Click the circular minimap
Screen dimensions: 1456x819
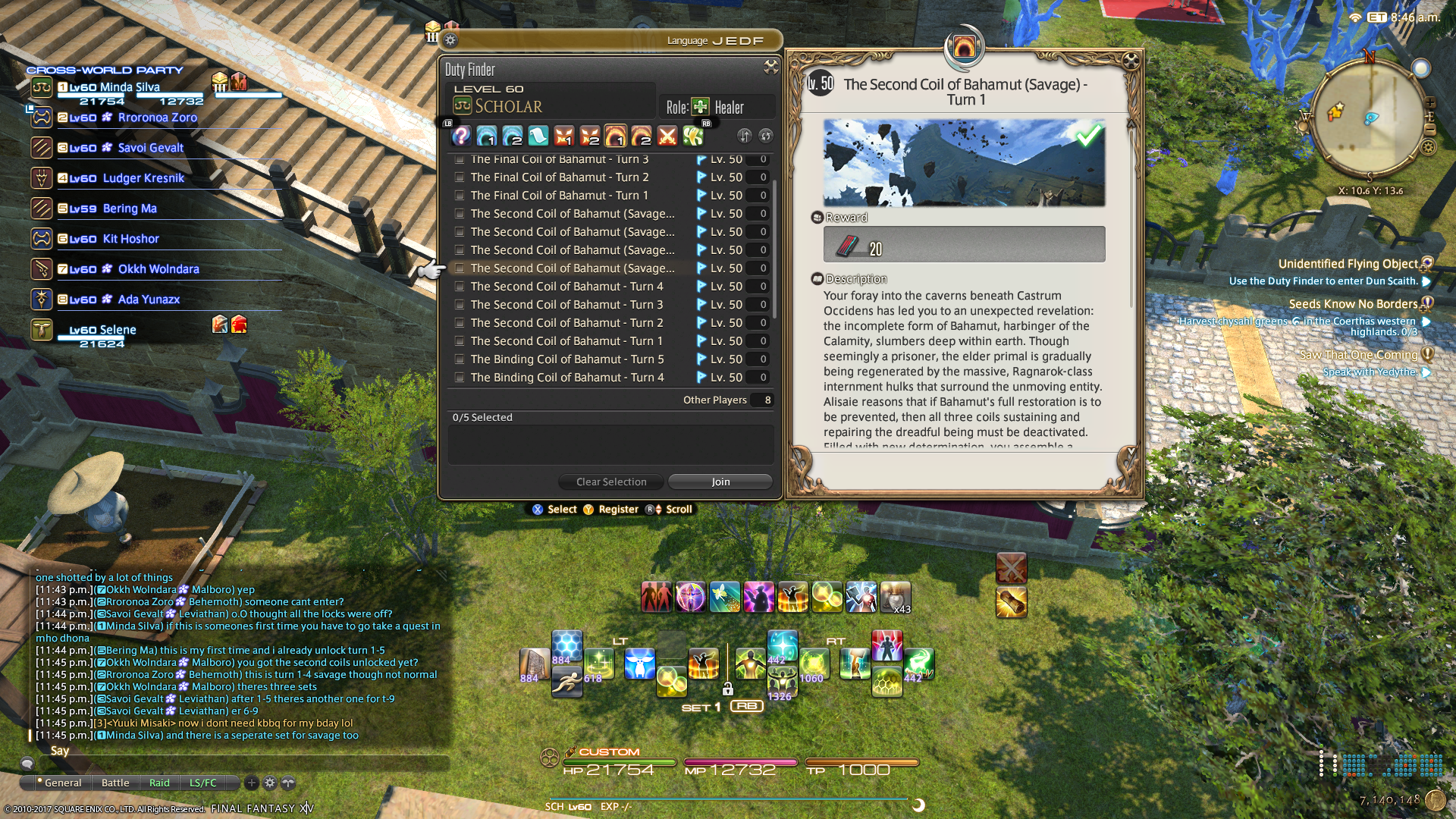[1367, 118]
